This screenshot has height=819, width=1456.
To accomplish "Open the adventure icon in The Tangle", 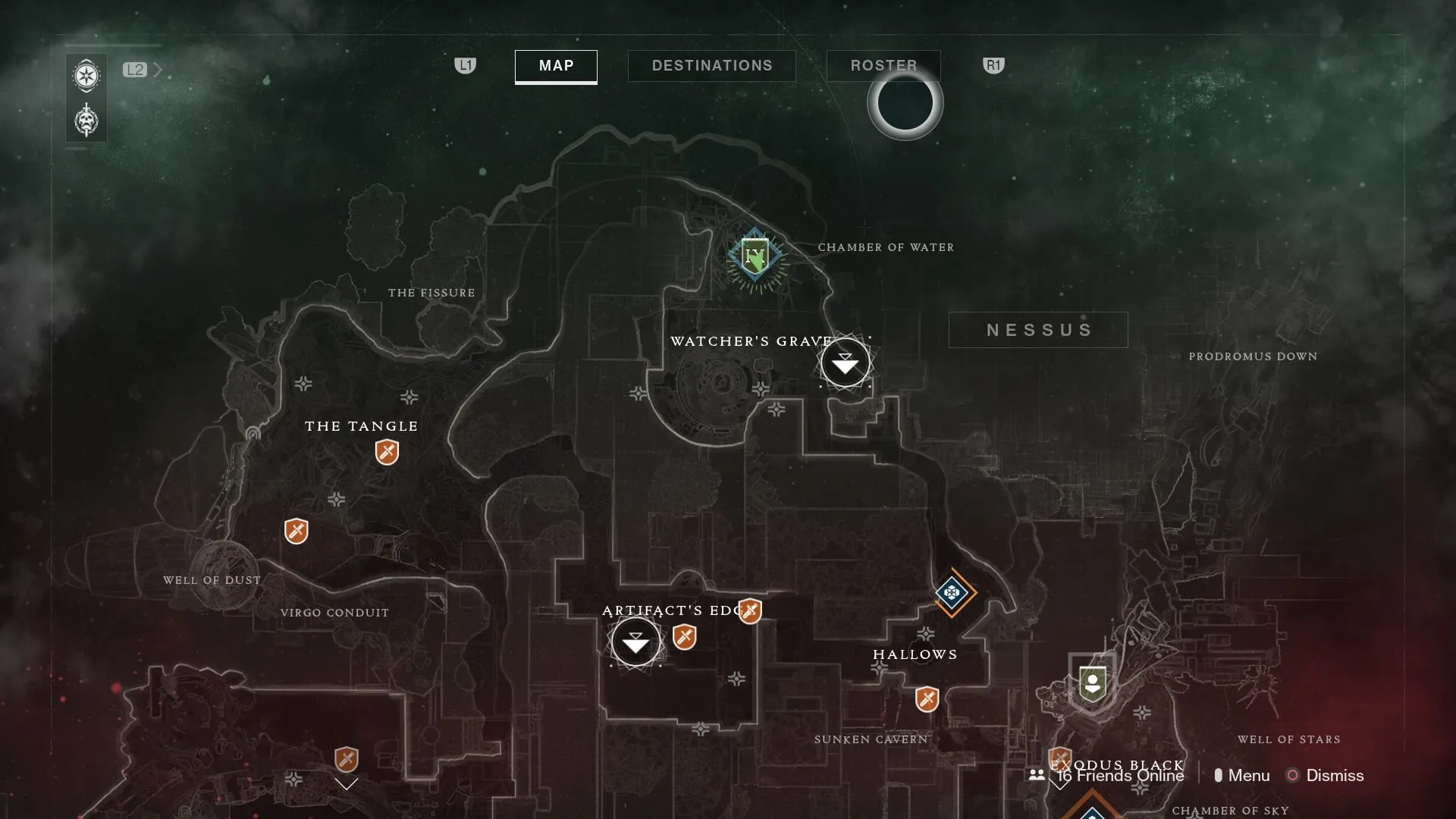I will (388, 453).
